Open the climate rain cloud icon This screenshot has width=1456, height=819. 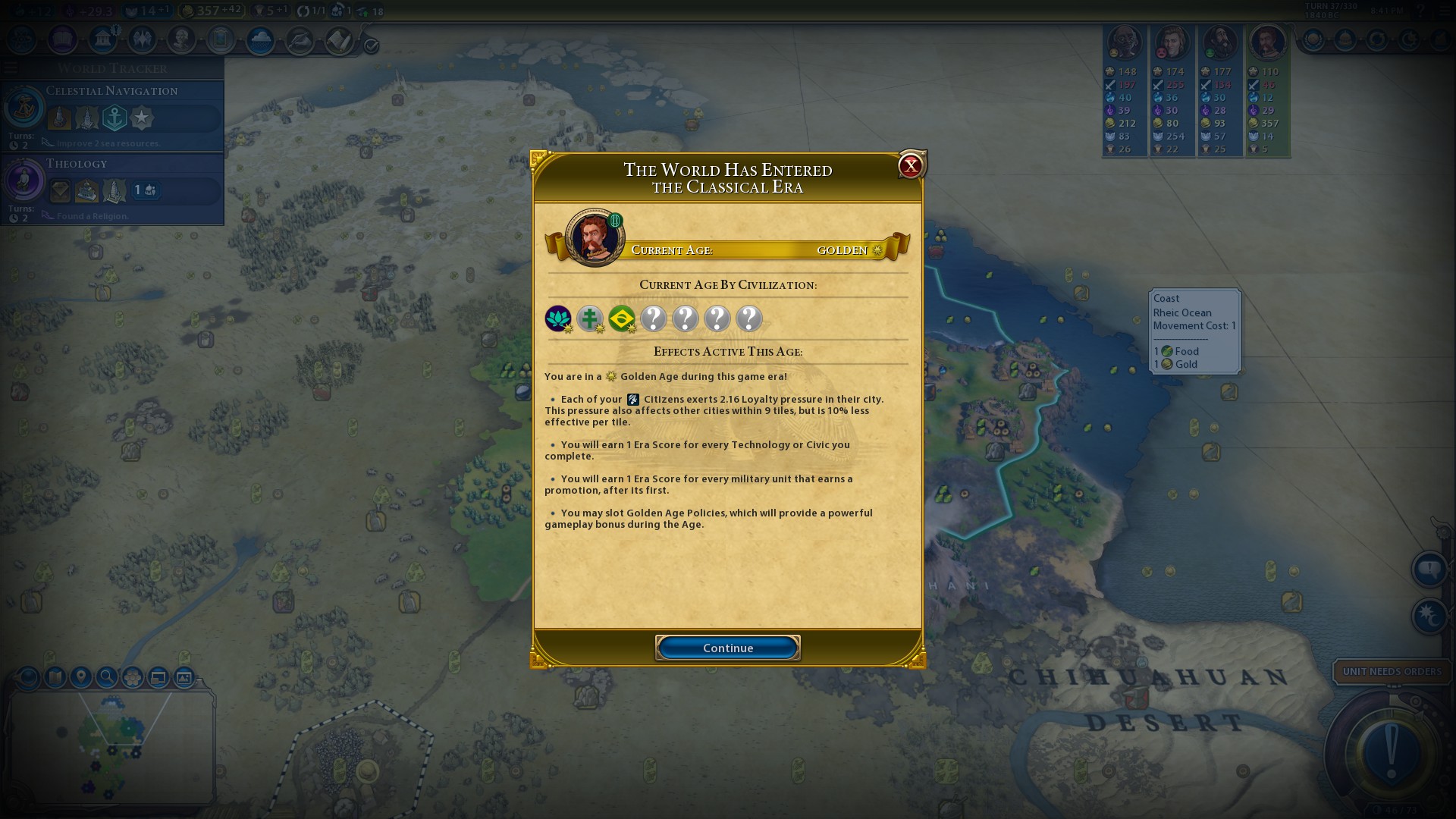260,39
